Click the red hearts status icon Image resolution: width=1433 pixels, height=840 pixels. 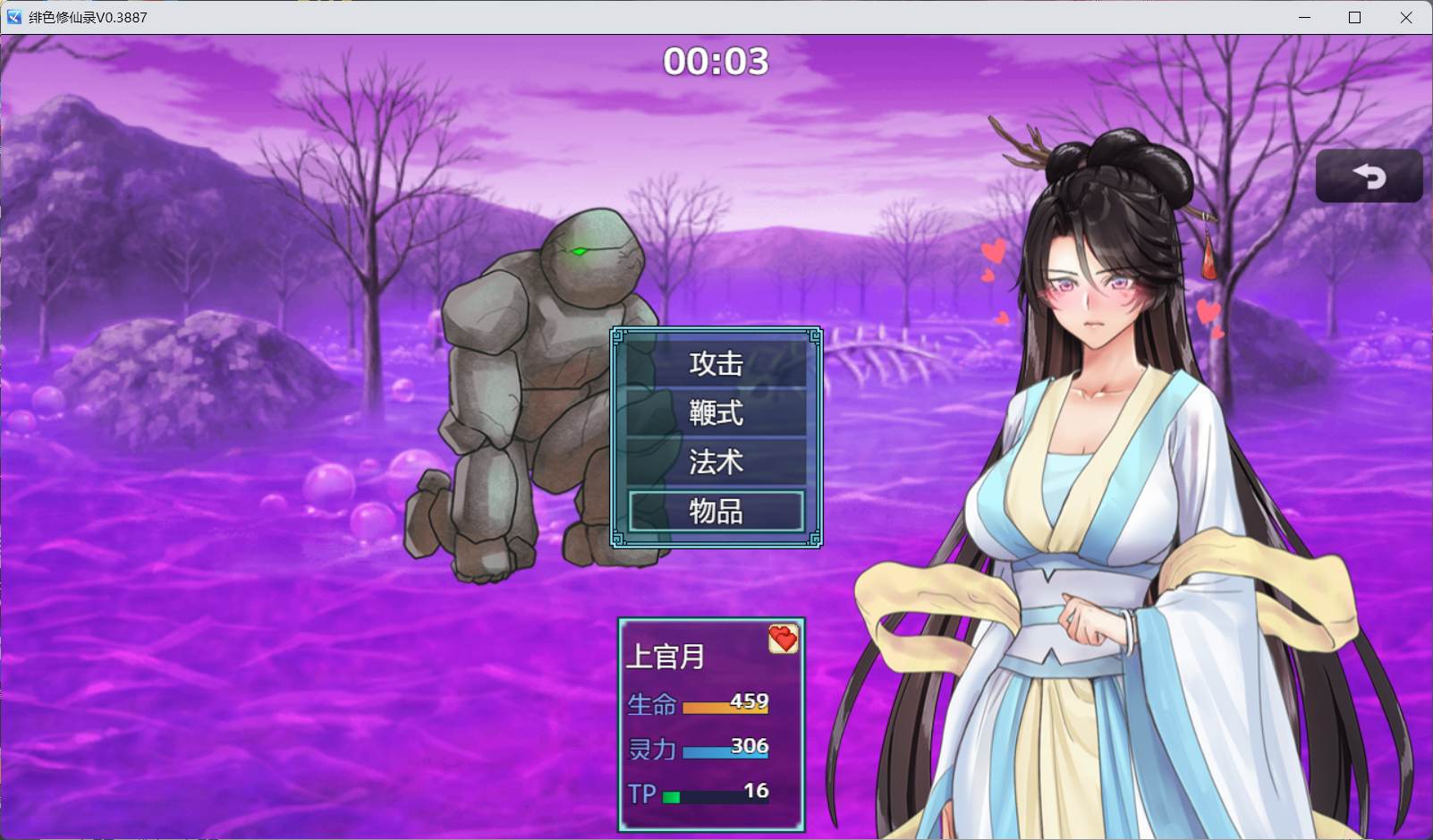[x=783, y=639]
